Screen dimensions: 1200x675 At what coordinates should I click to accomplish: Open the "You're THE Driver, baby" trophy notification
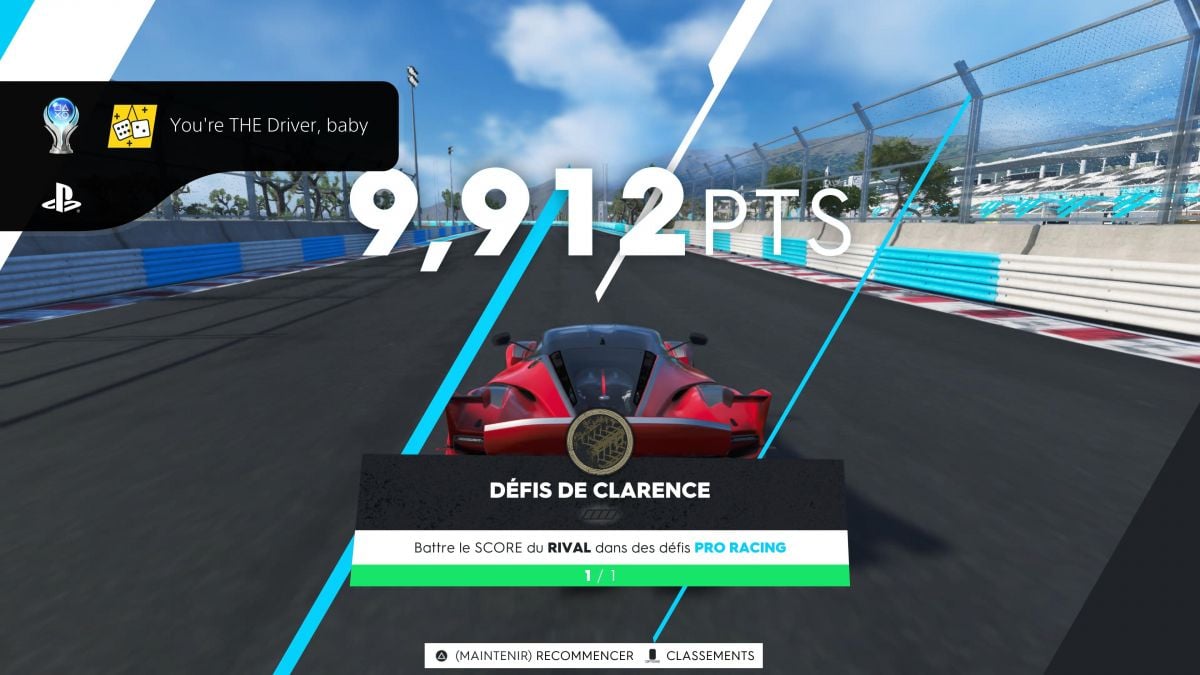(268, 126)
